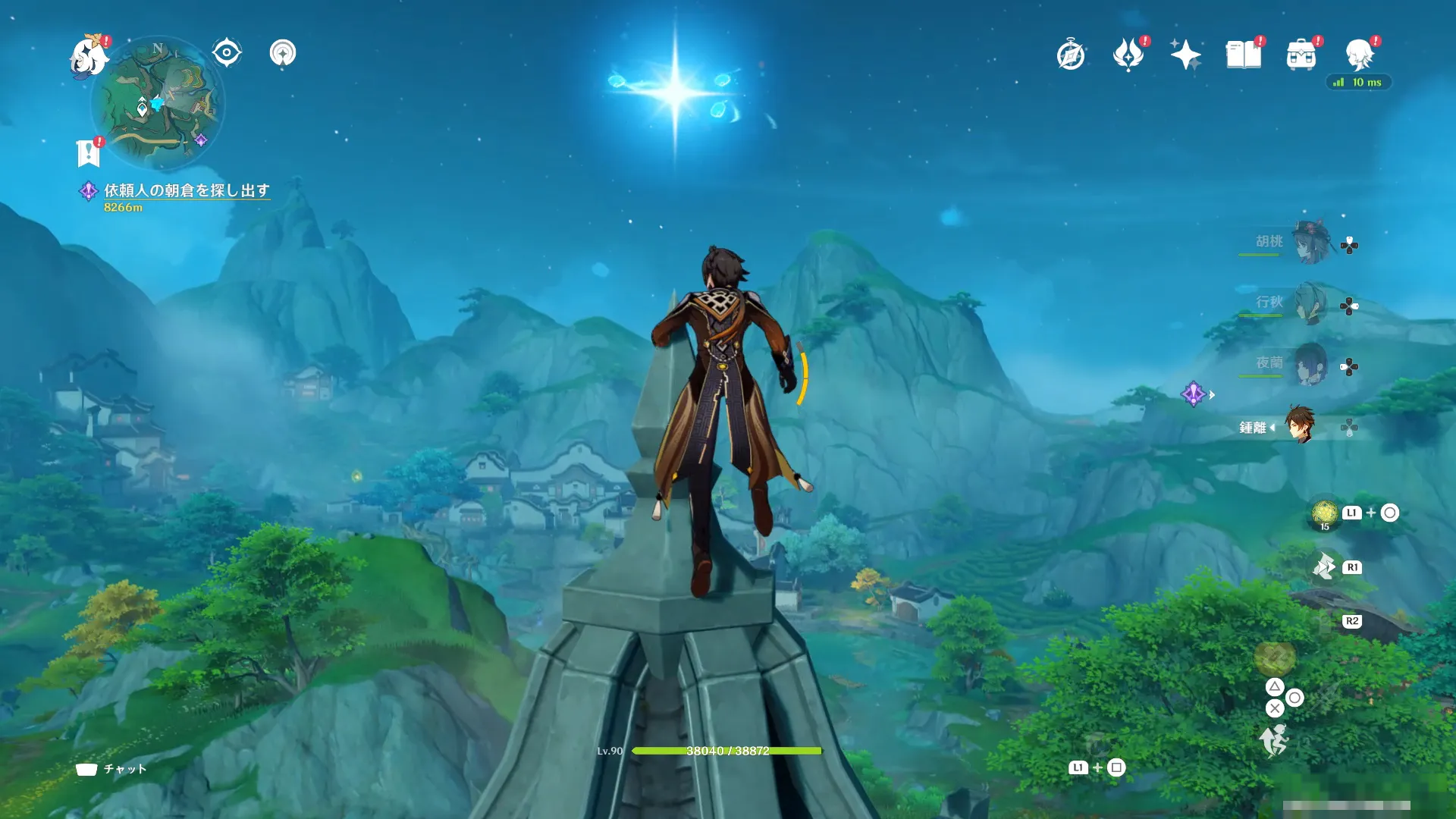The width and height of the screenshot is (1456, 819).
Task: Switch to party member 行秋
Action: point(1310,303)
